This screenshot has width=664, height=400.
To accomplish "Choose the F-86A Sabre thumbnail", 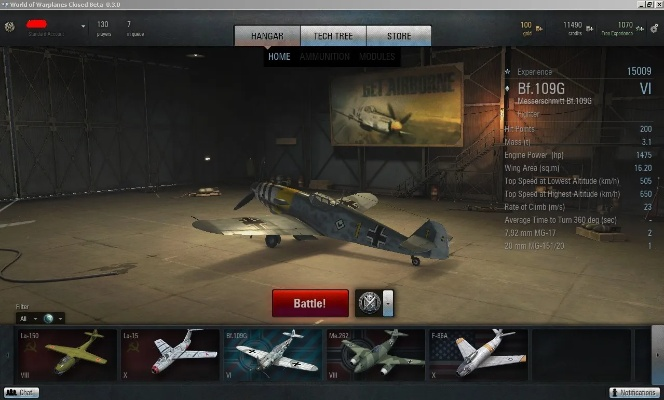I will [478, 354].
